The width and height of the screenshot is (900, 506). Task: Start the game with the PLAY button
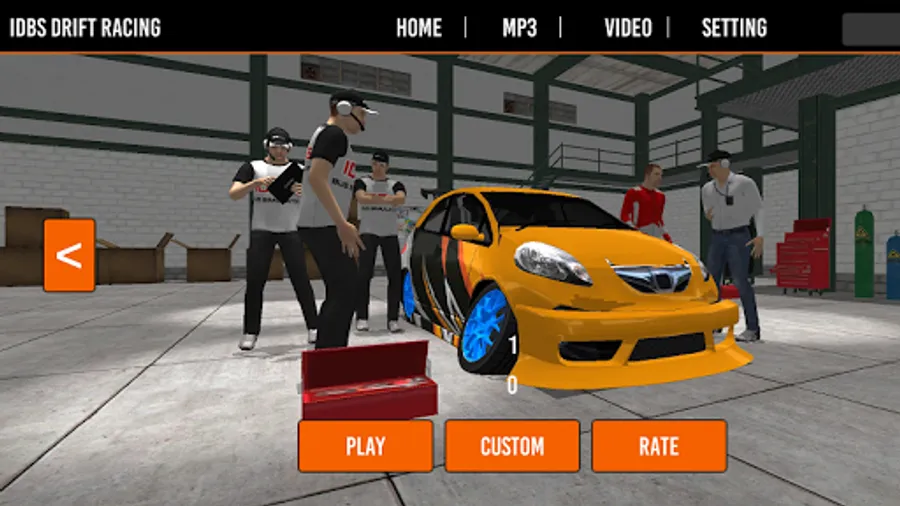pos(365,446)
